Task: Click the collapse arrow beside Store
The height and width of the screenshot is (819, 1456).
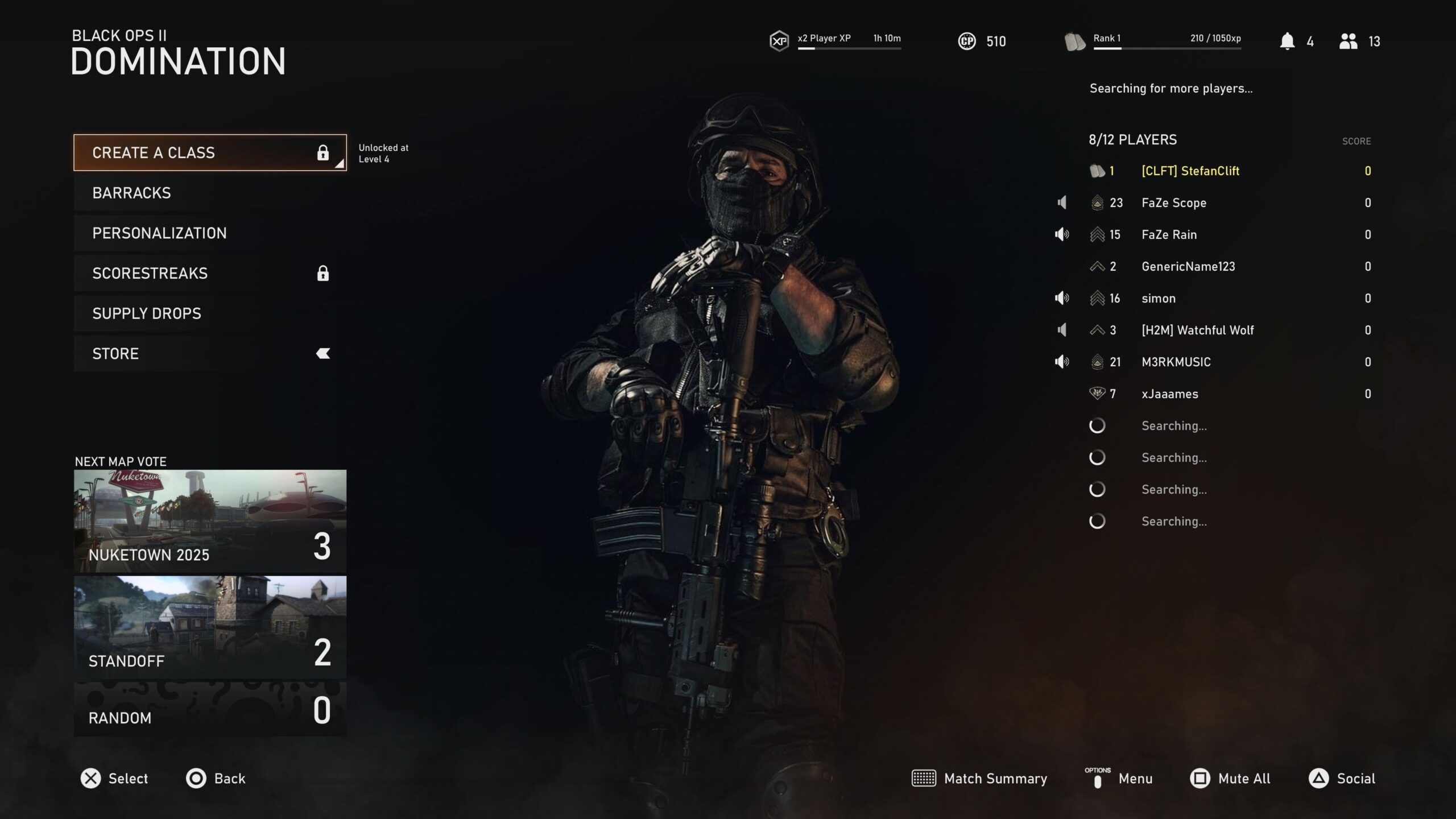Action: coord(322,353)
